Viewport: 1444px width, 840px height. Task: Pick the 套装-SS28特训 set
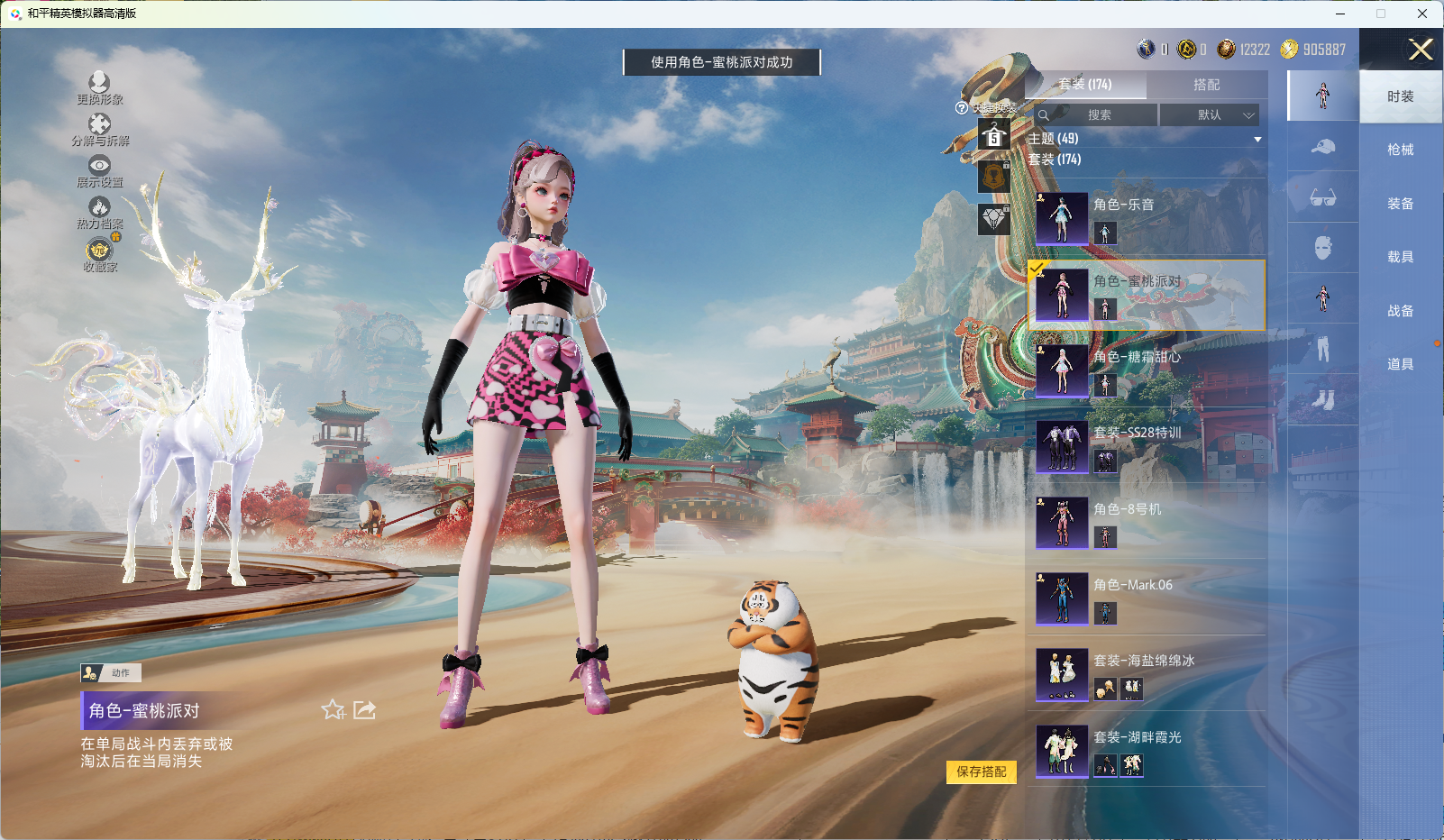1145,446
